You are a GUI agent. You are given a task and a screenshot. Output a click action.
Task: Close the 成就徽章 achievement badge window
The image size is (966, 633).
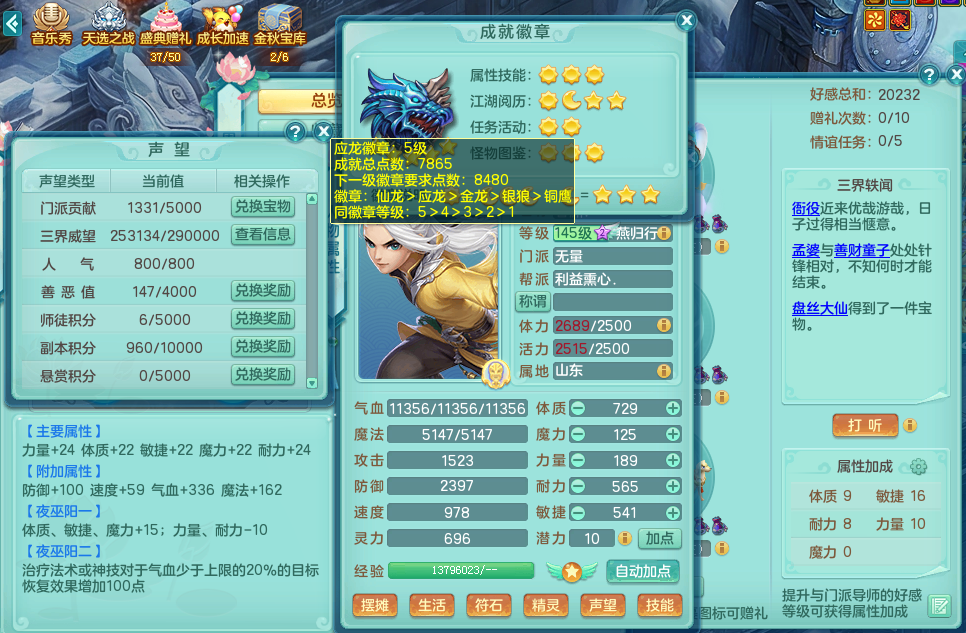686,21
